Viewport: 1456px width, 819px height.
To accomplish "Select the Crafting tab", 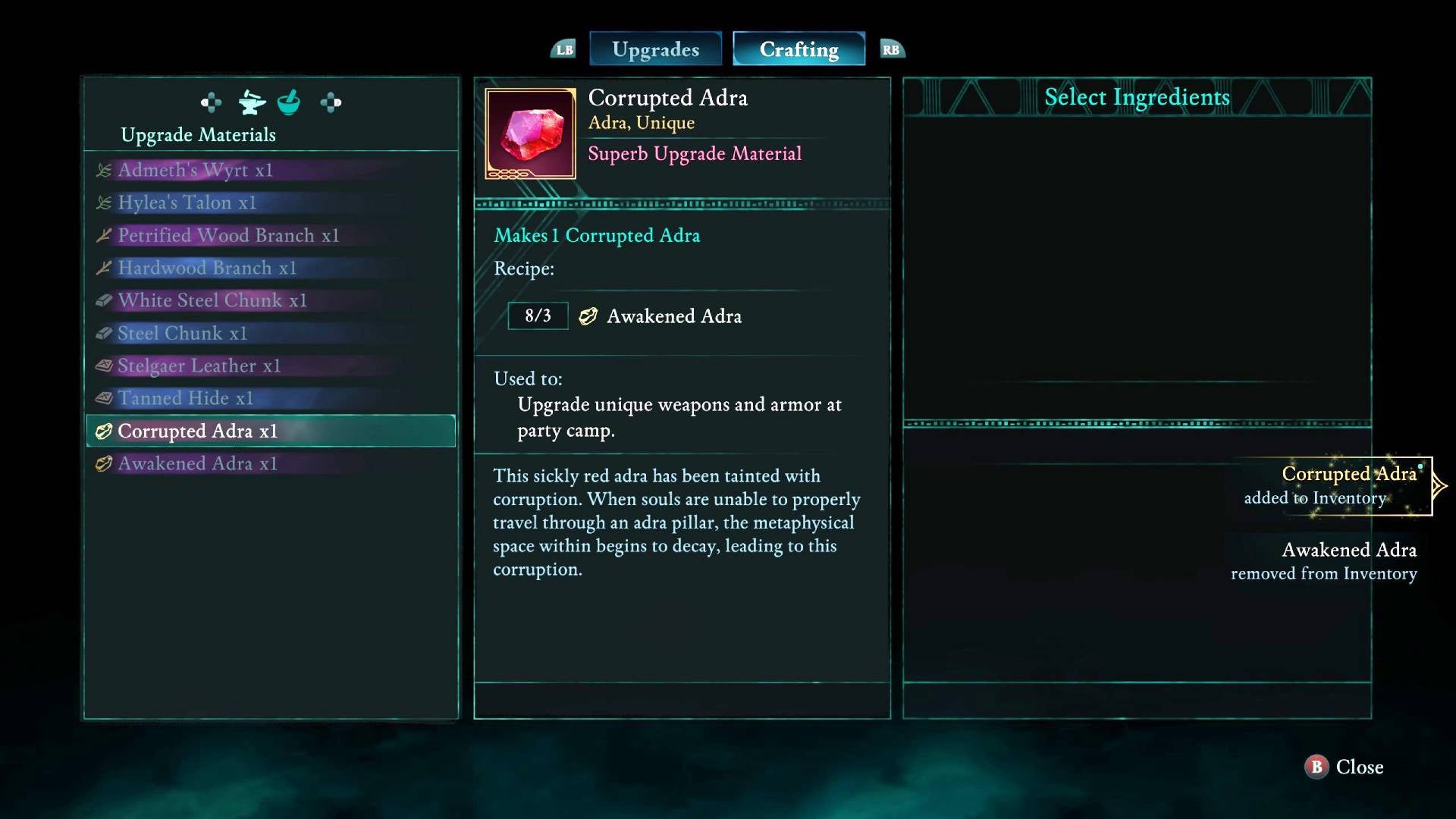I will (798, 49).
